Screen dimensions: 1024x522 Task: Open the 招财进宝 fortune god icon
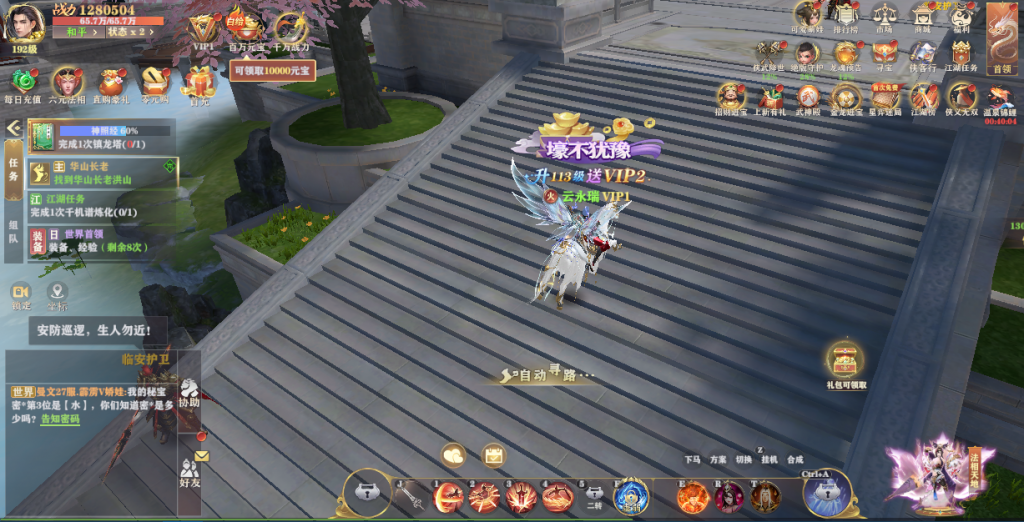[731, 98]
